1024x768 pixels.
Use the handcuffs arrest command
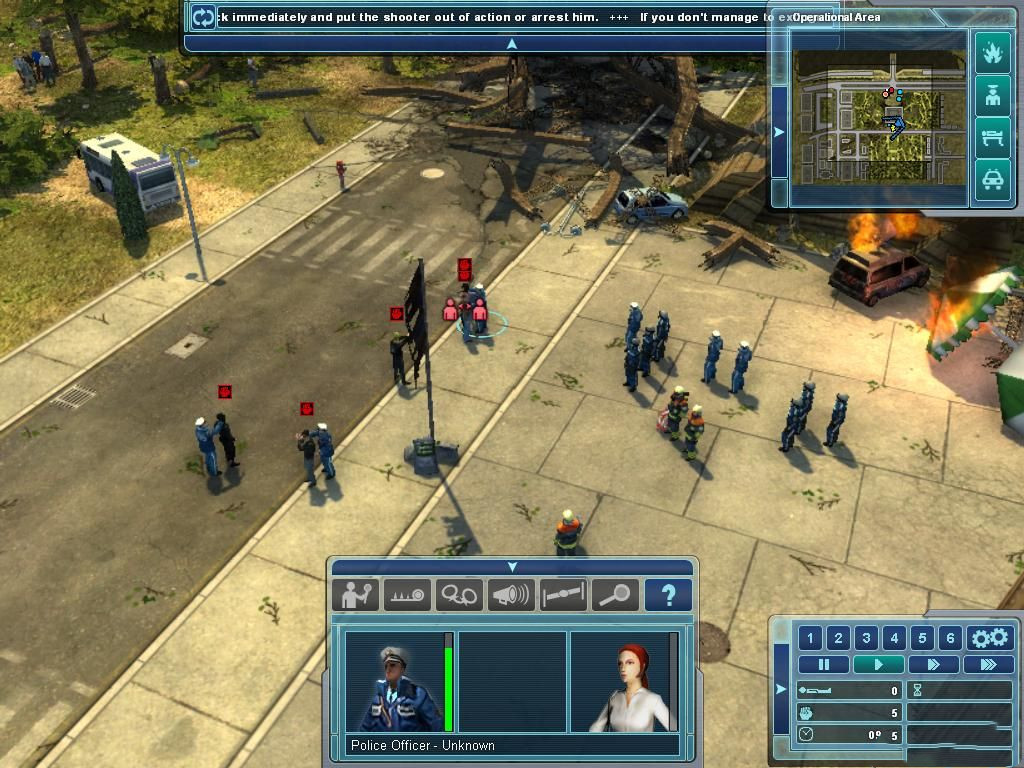pyautogui.click(x=459, y=595)
